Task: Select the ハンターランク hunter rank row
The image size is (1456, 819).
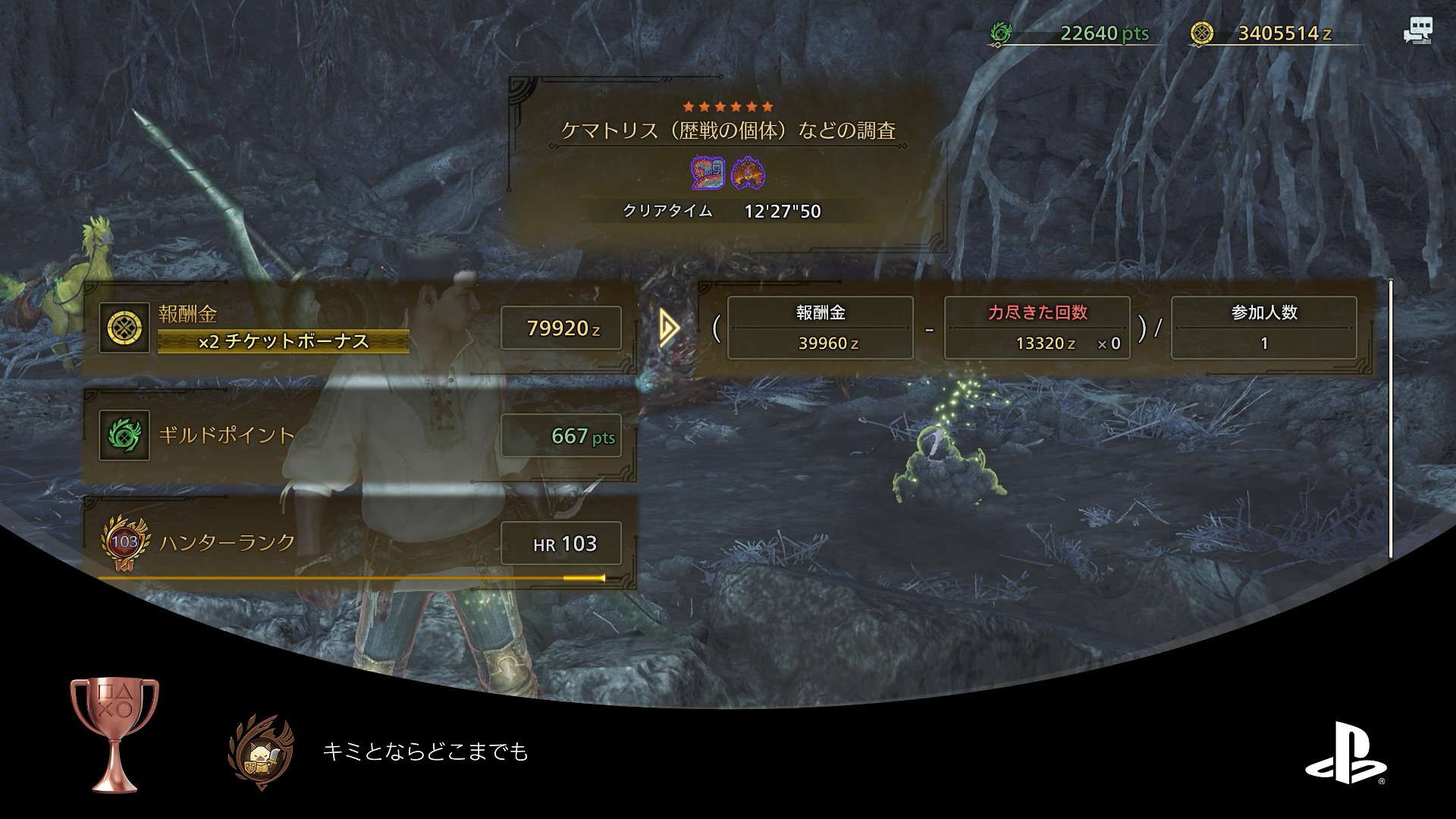Action: (x=359, y=543)
